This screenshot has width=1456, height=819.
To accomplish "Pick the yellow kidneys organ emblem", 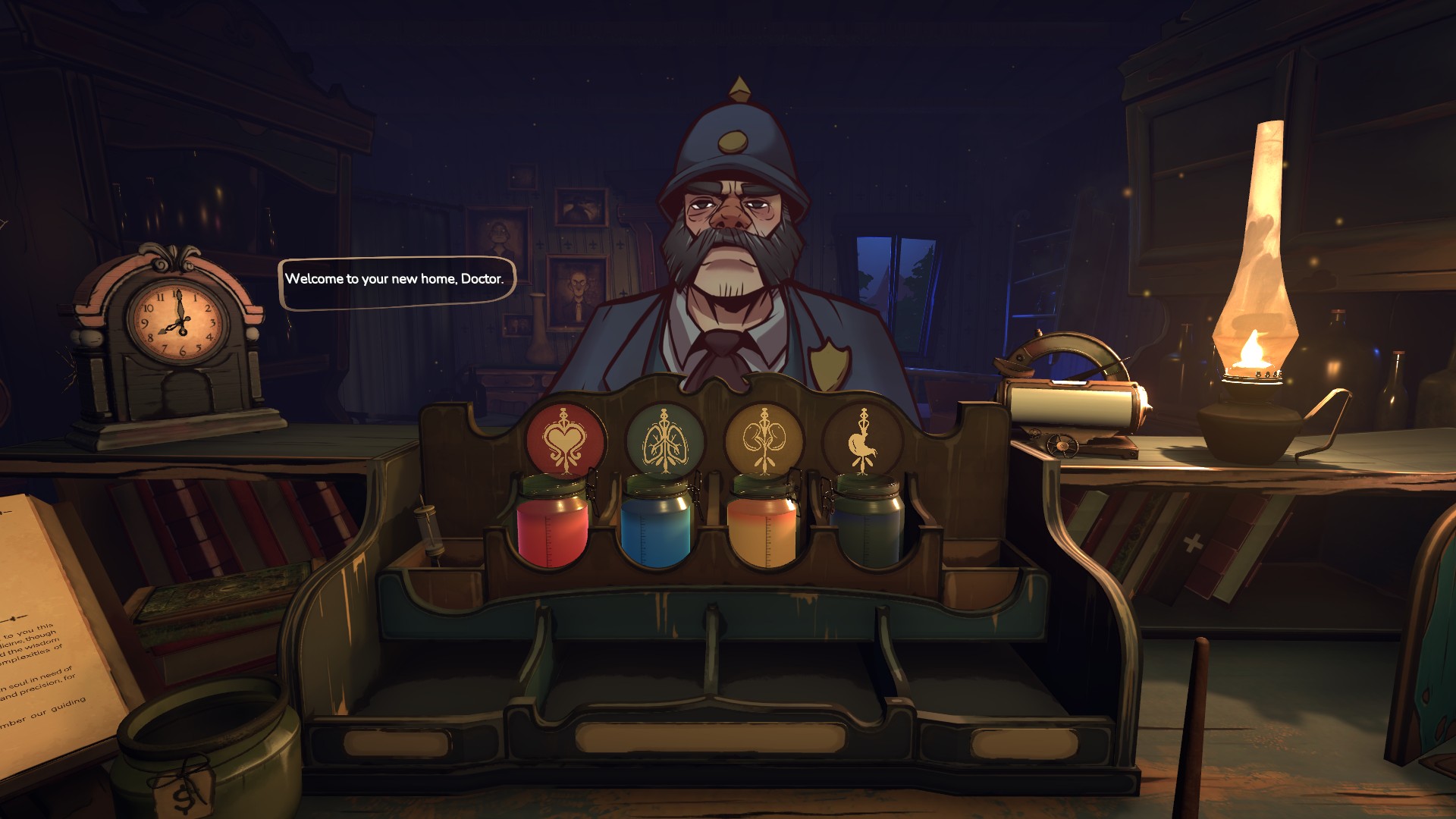I will [x=764, y=441].
